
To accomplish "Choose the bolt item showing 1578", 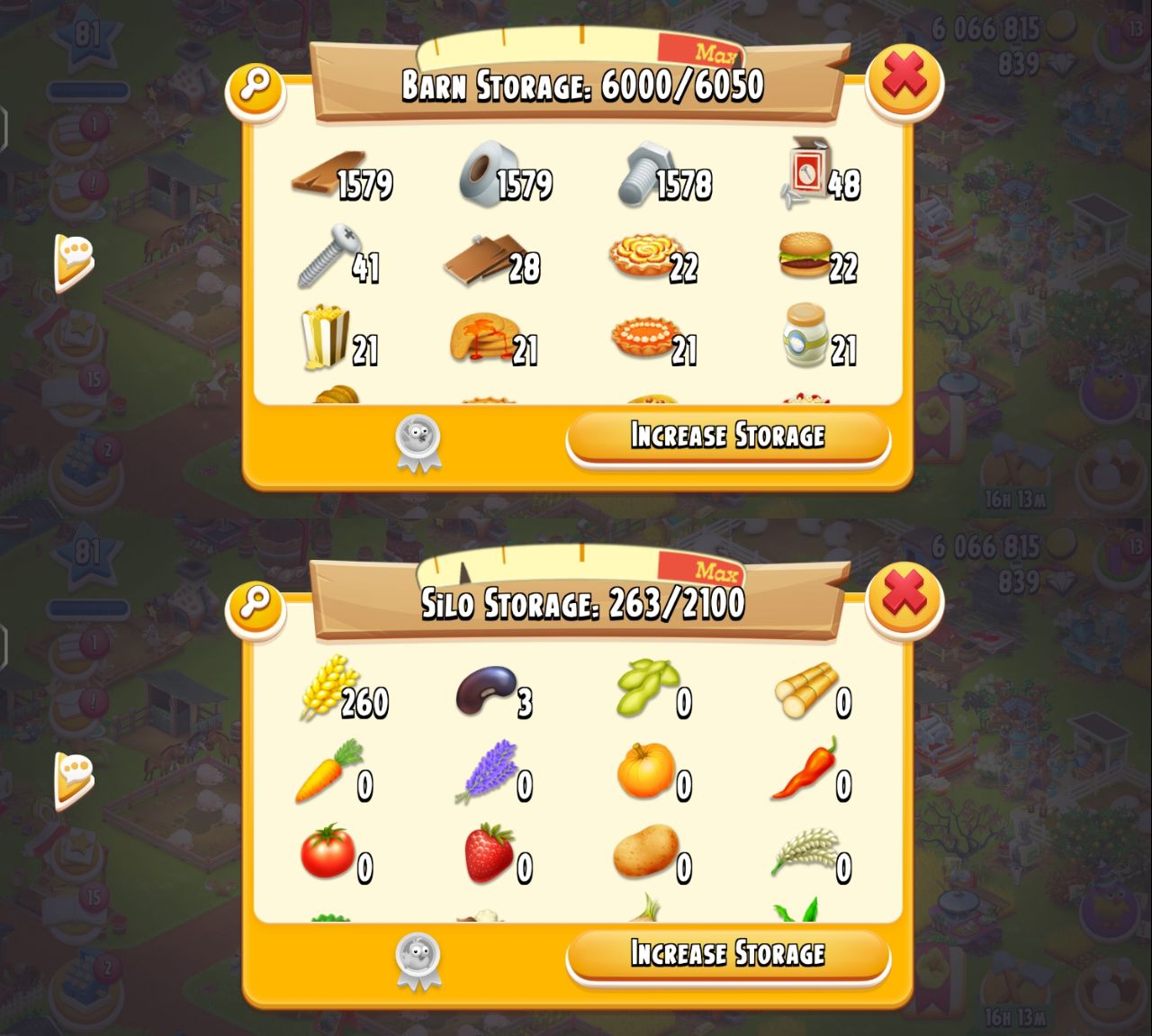I will [x=645, y=175].
